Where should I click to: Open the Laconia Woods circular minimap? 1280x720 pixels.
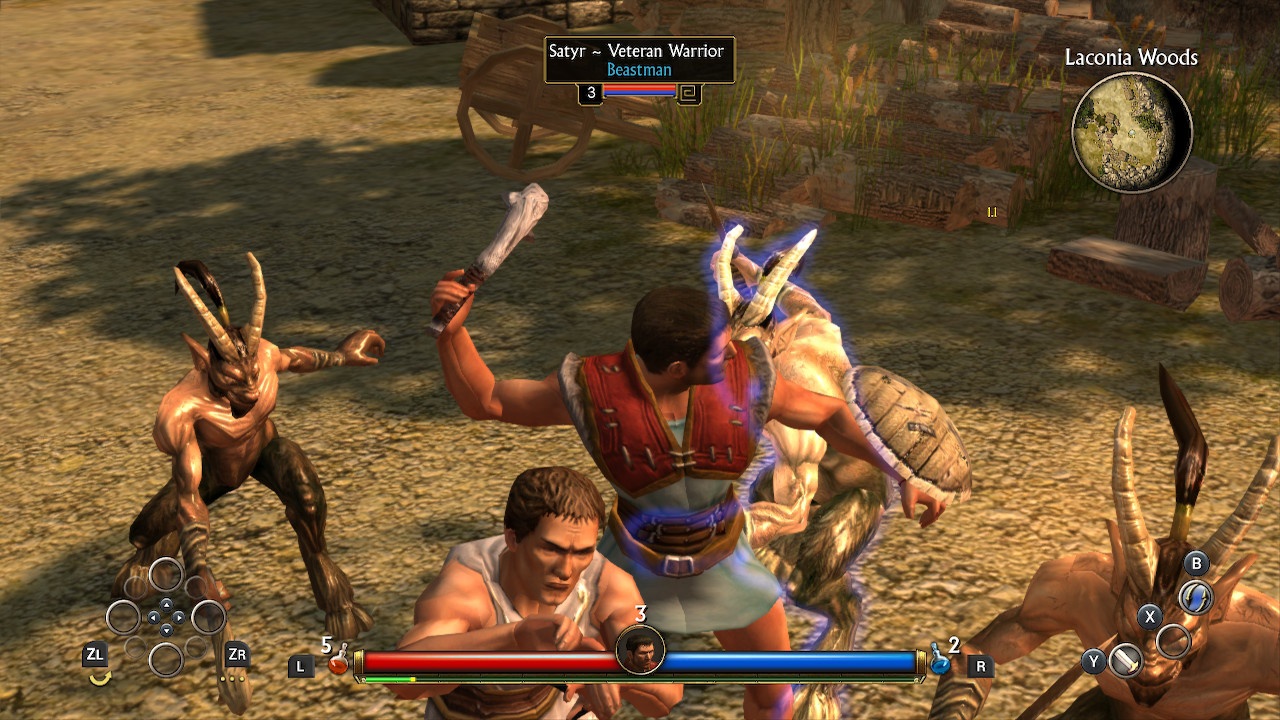click(x=1131, y=132)
